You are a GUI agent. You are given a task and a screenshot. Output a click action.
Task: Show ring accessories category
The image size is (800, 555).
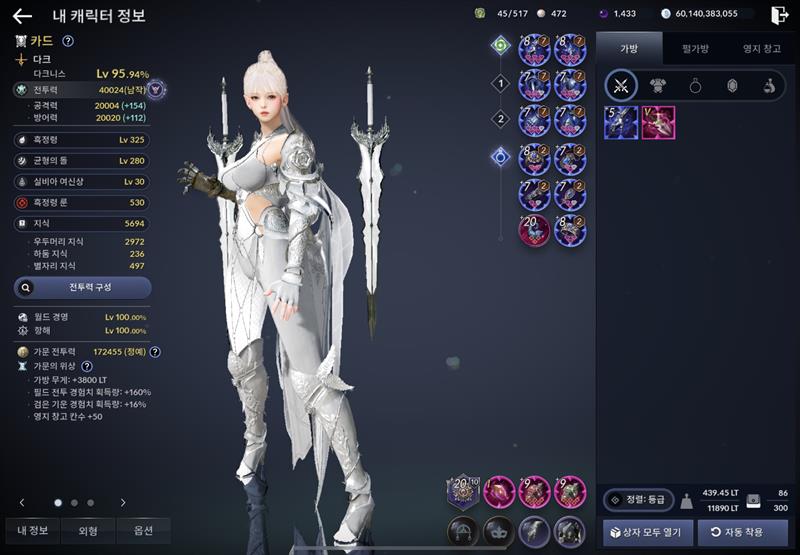click(695, 86)
